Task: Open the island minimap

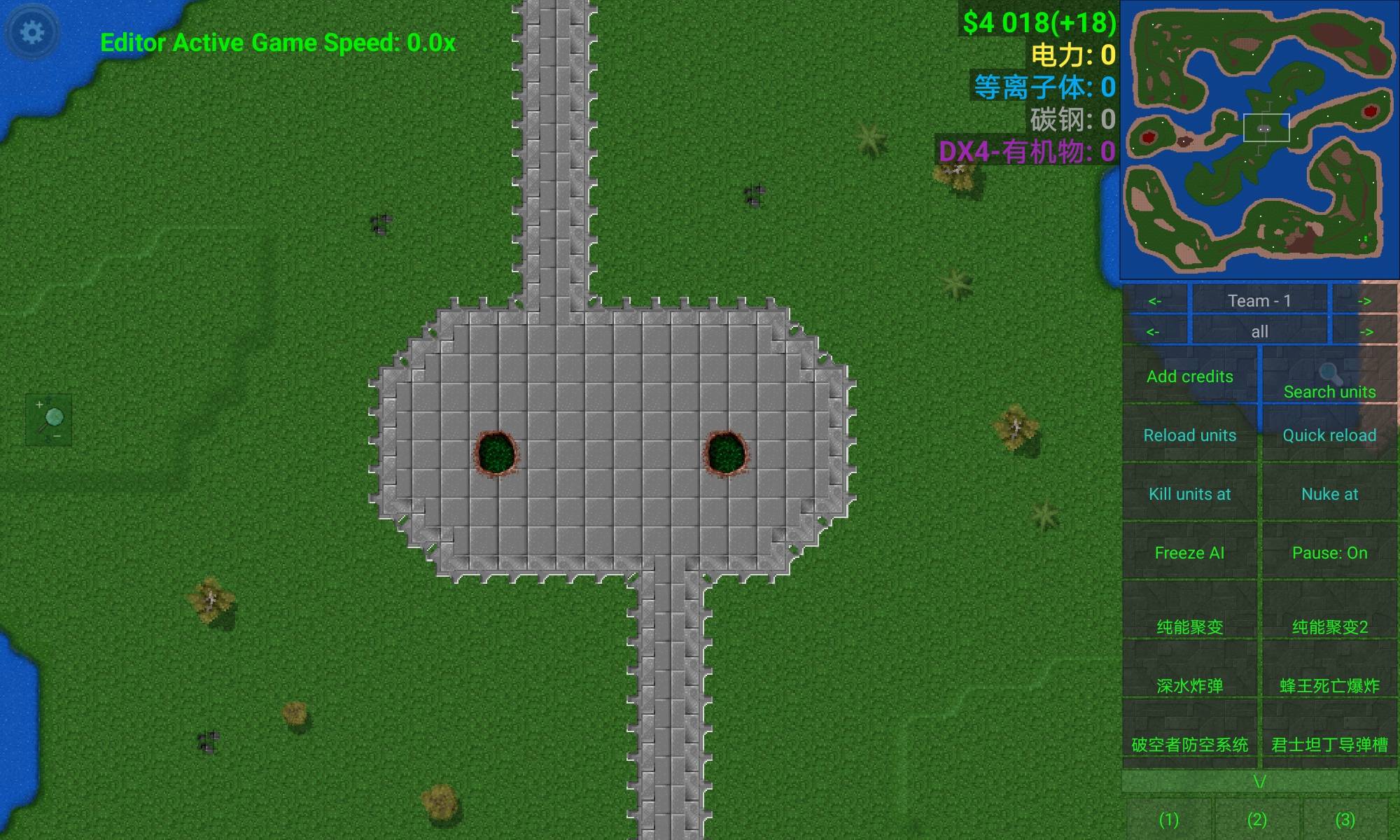Action: (1259, 139)
